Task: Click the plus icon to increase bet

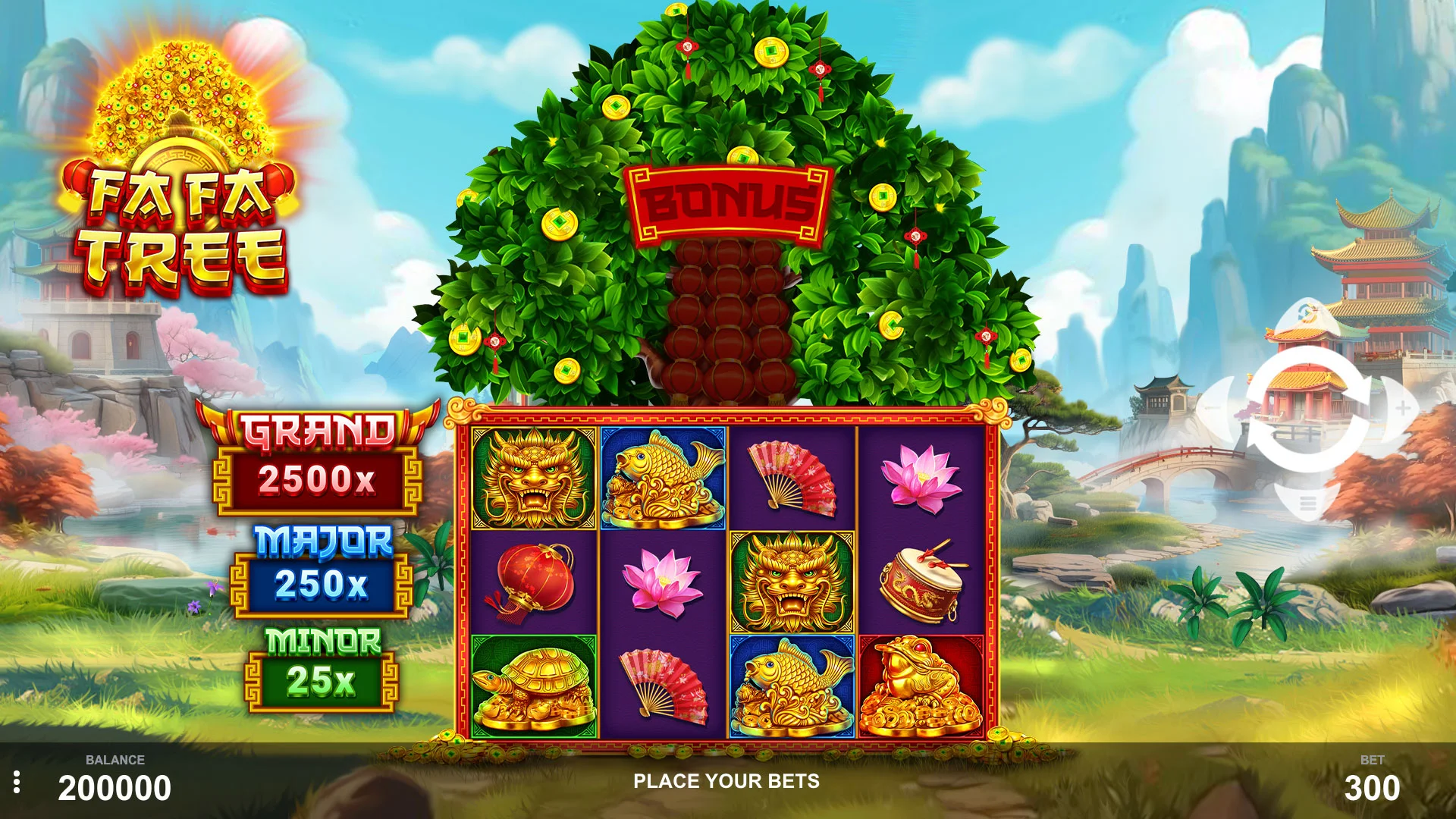Action: pos(1402,407)
